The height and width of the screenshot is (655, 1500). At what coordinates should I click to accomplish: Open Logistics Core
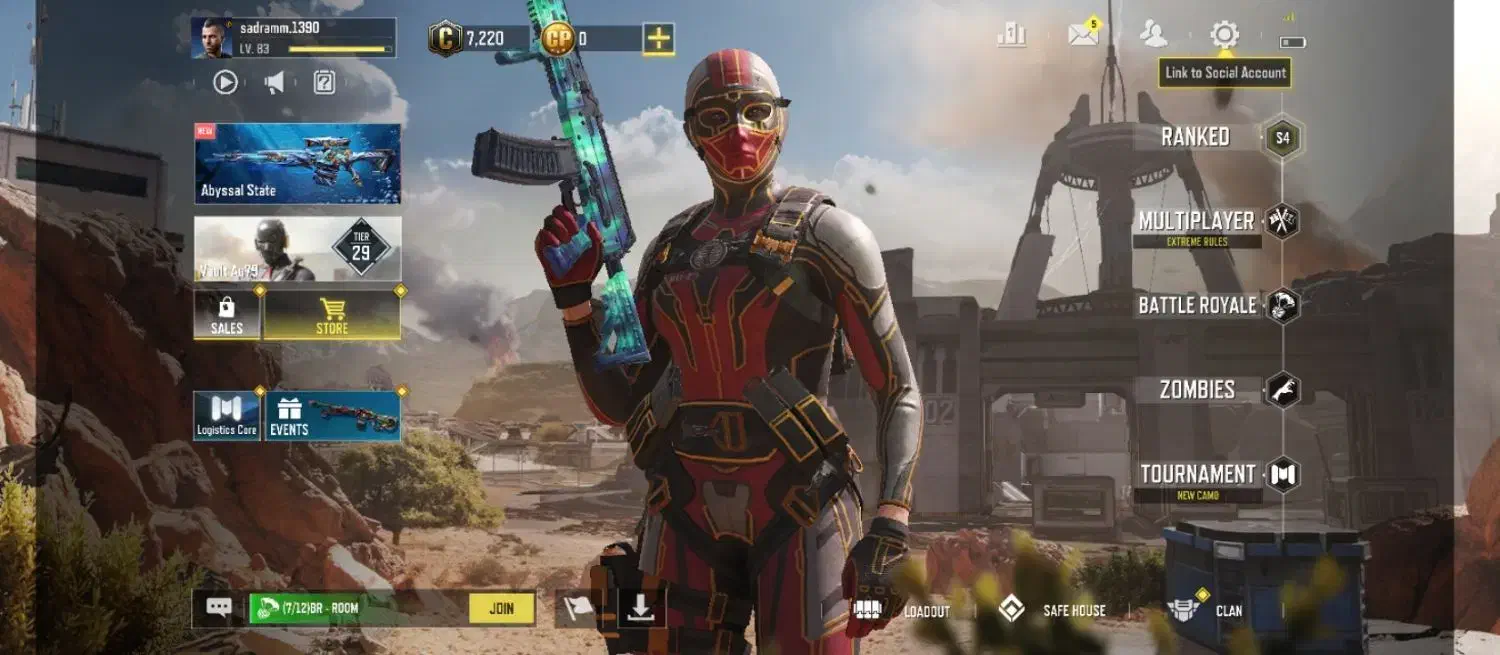[227, 416]
